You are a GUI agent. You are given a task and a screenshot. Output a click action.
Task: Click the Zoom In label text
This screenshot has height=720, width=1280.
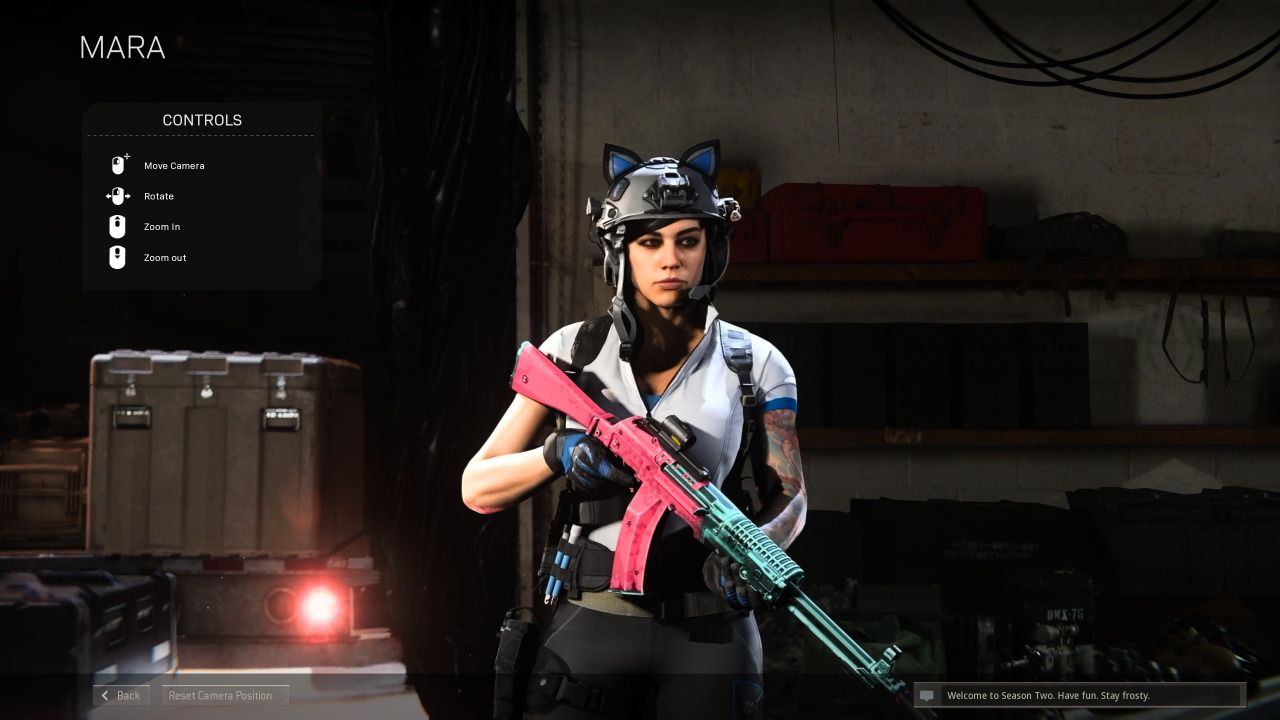tap(161, 227)
